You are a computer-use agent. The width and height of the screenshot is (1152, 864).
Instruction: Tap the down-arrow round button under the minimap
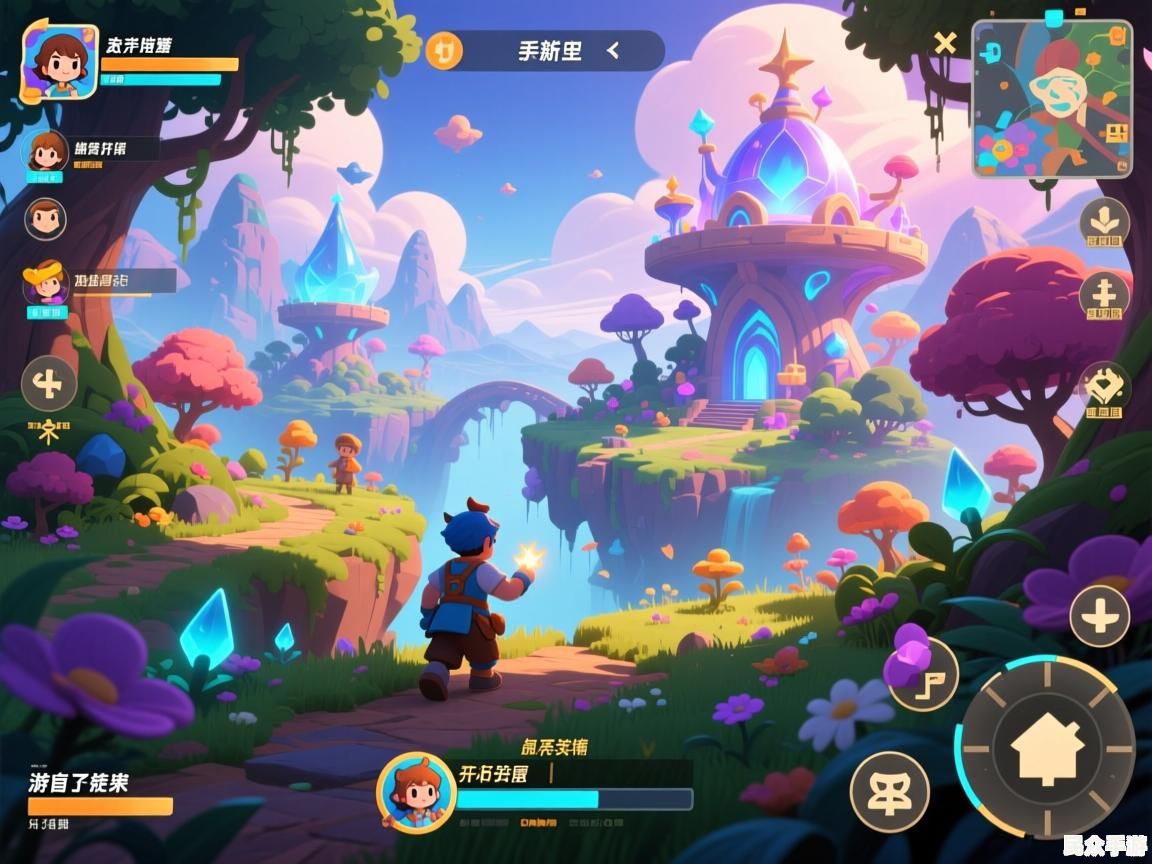(x=1104, y=220)
